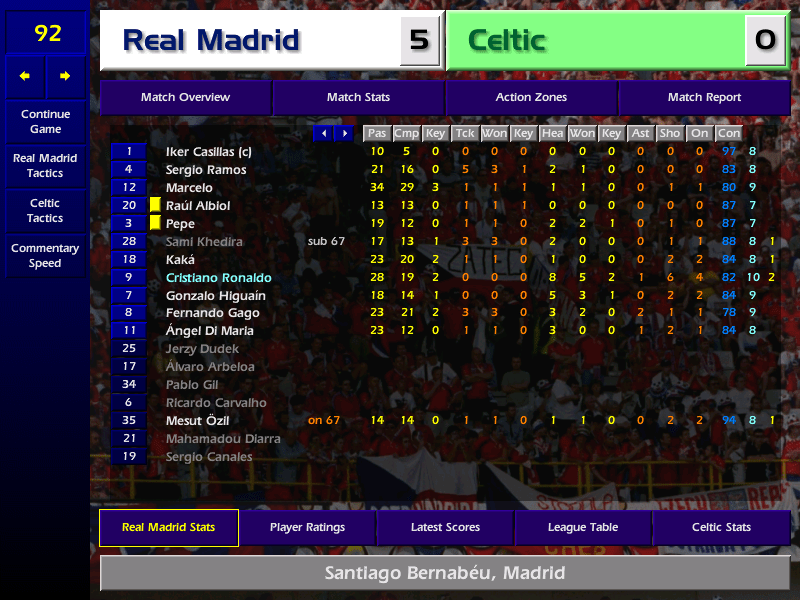View the Match Report tab
Image resolution: width=800 pixels, height=600 pixels.
click(x=704, y=98)
